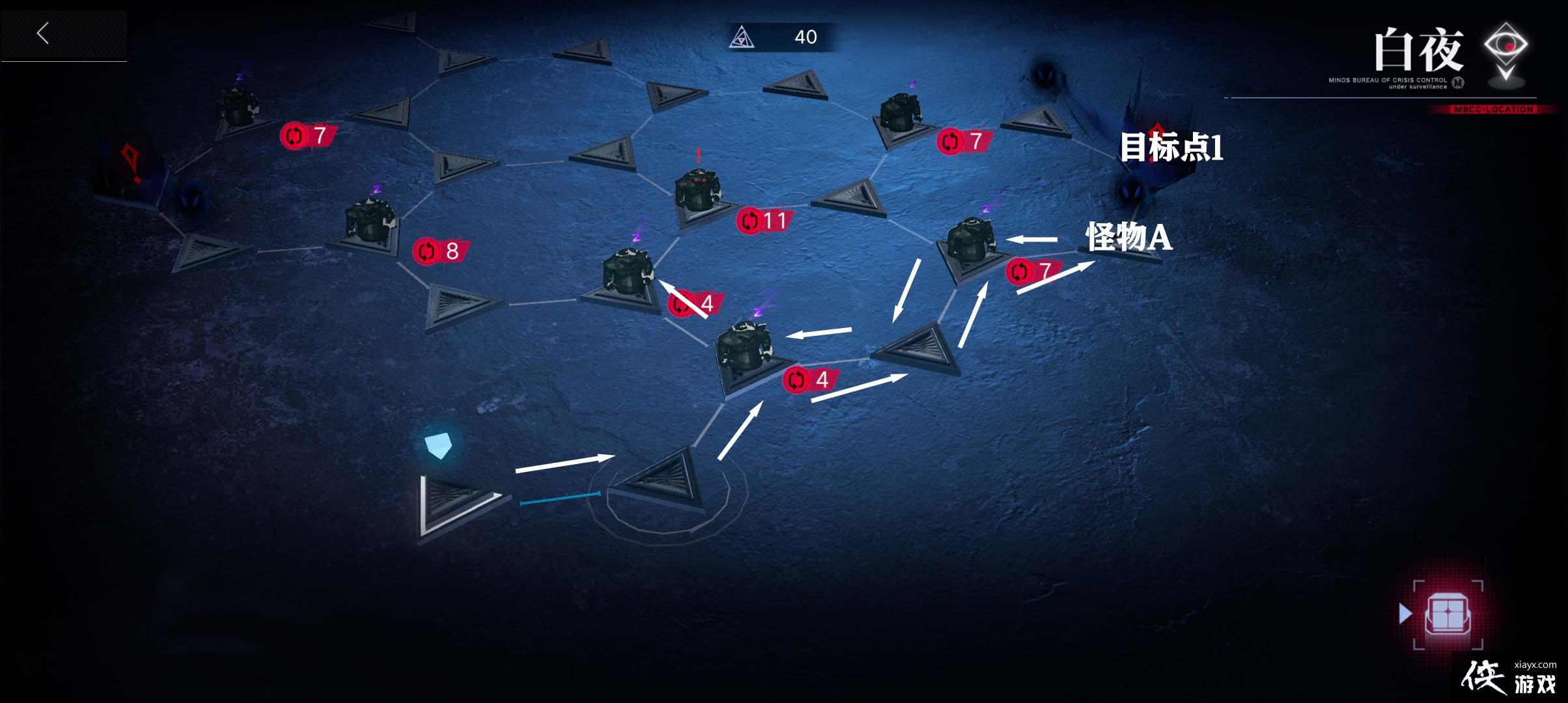The height and width of the screenshot is (703, 1568).
Task: Move to the circled triangle tile
Action: (664, 482)
